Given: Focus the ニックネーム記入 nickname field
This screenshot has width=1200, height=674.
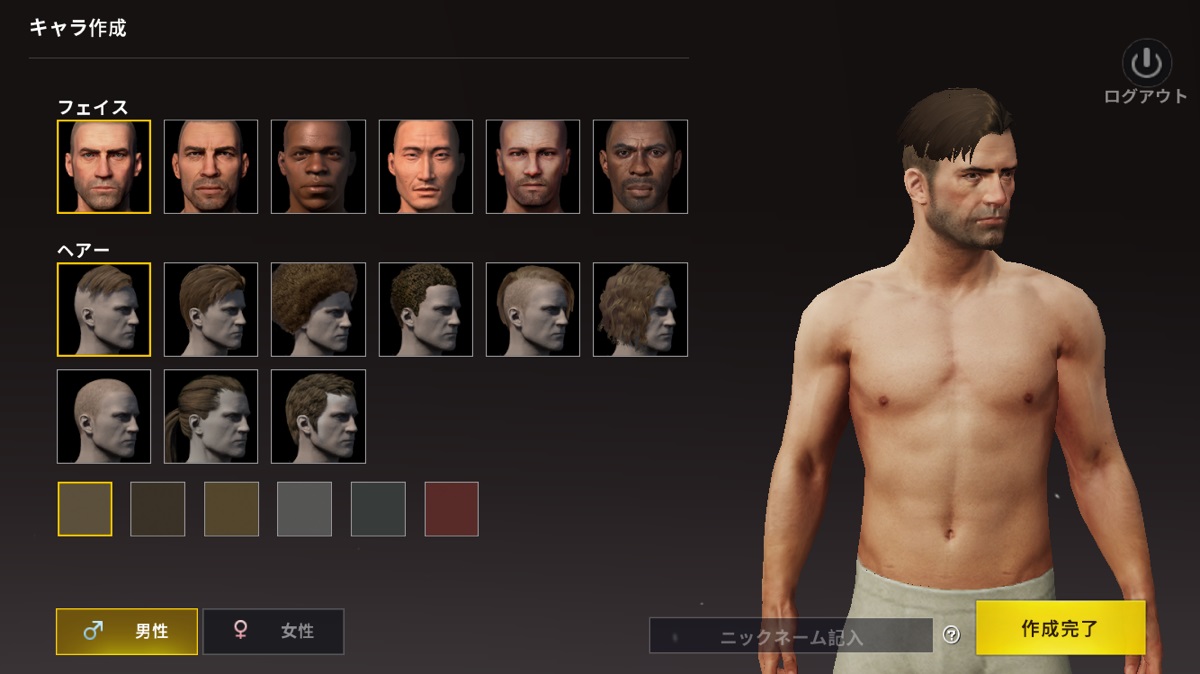Looking at the screenshot, I should [790, 636].
